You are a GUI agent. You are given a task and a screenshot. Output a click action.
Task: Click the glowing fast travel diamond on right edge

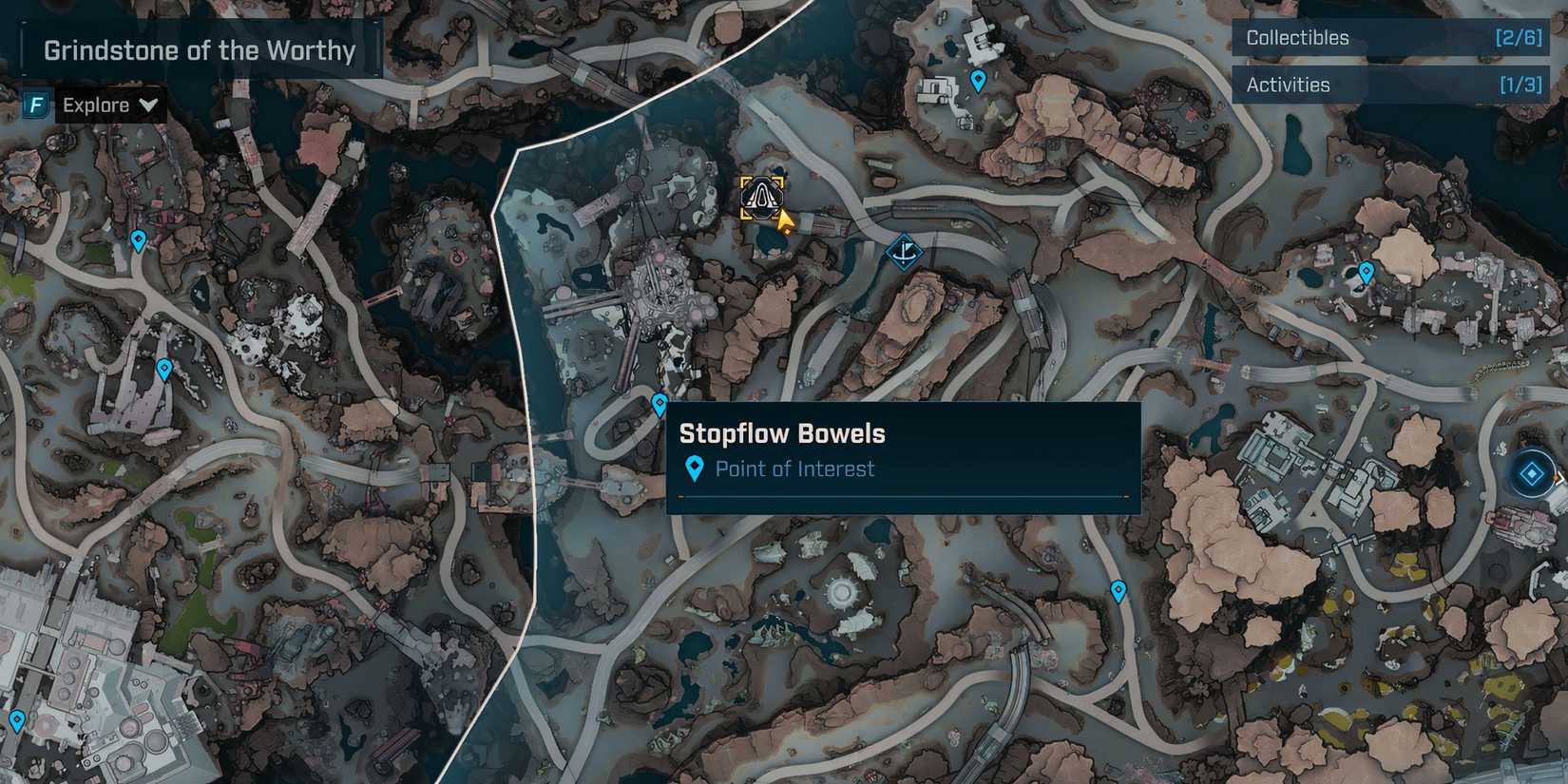[1532, 472]
